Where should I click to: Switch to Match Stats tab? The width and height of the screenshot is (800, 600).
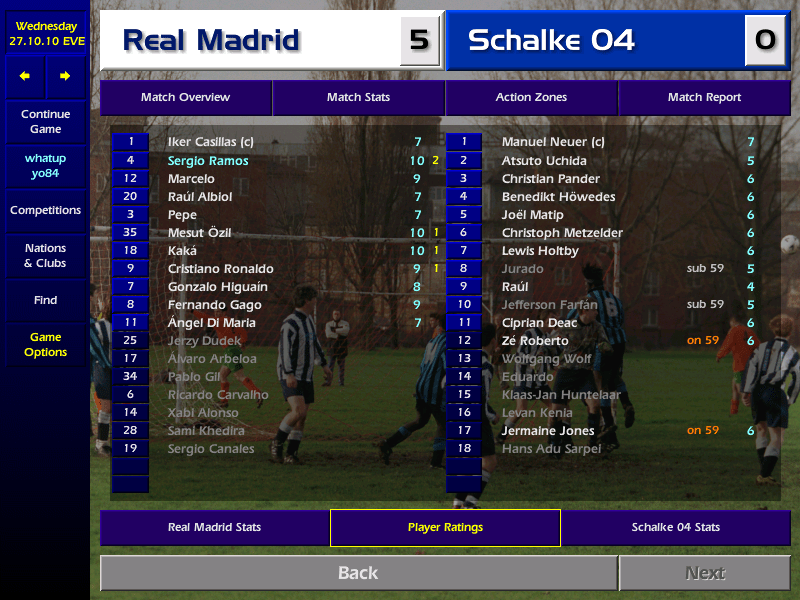(x=358, y=97)
